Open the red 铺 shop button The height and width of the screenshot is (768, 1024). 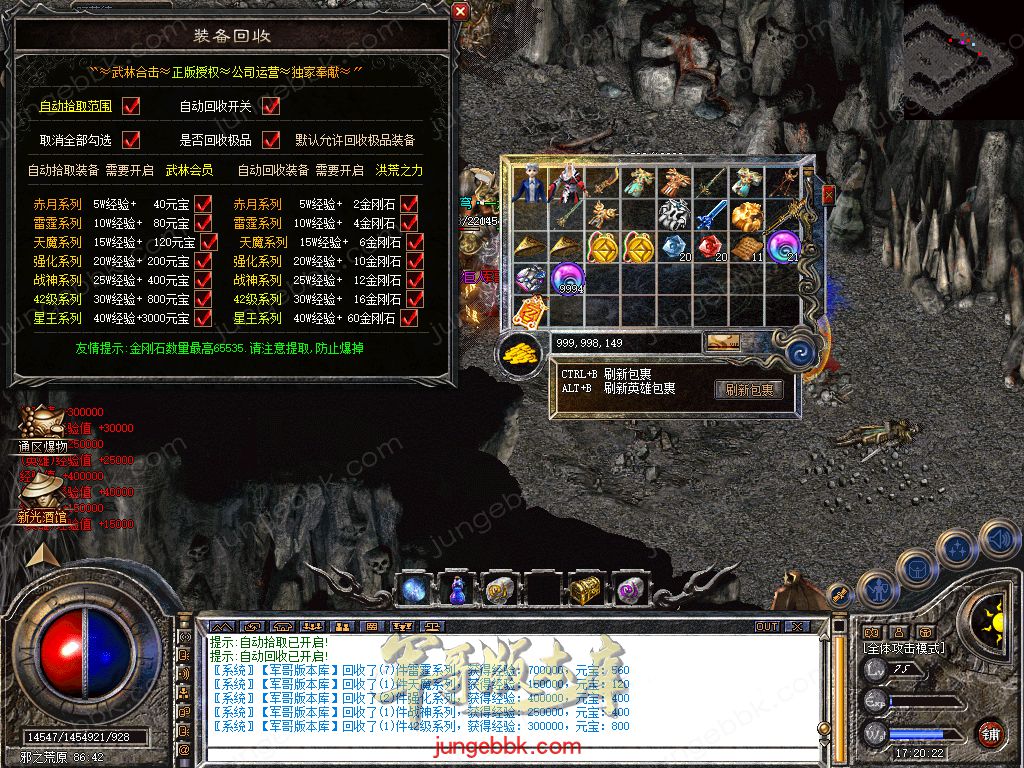[x=990, y=732]
